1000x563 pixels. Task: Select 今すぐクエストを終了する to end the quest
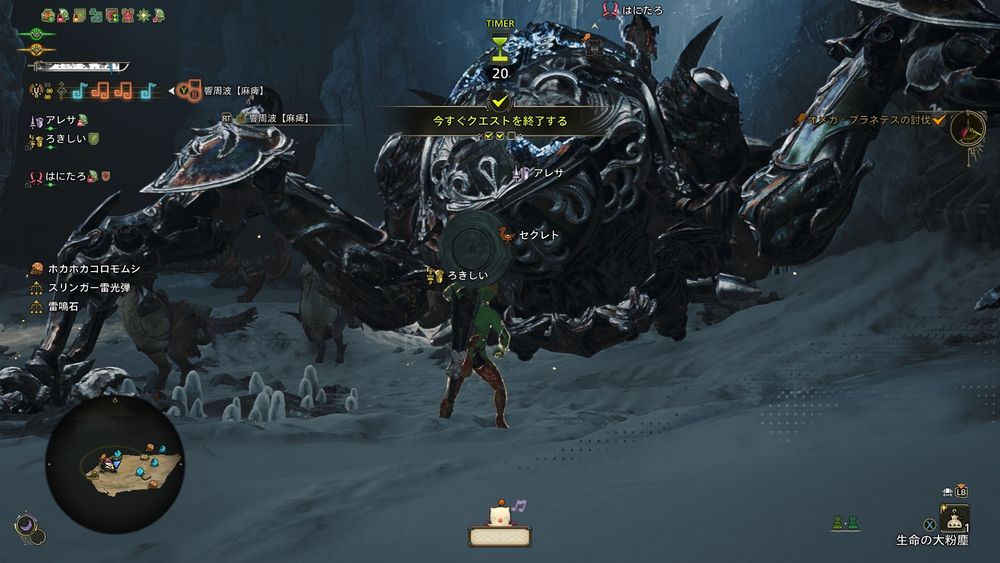[x=499, y=120]
